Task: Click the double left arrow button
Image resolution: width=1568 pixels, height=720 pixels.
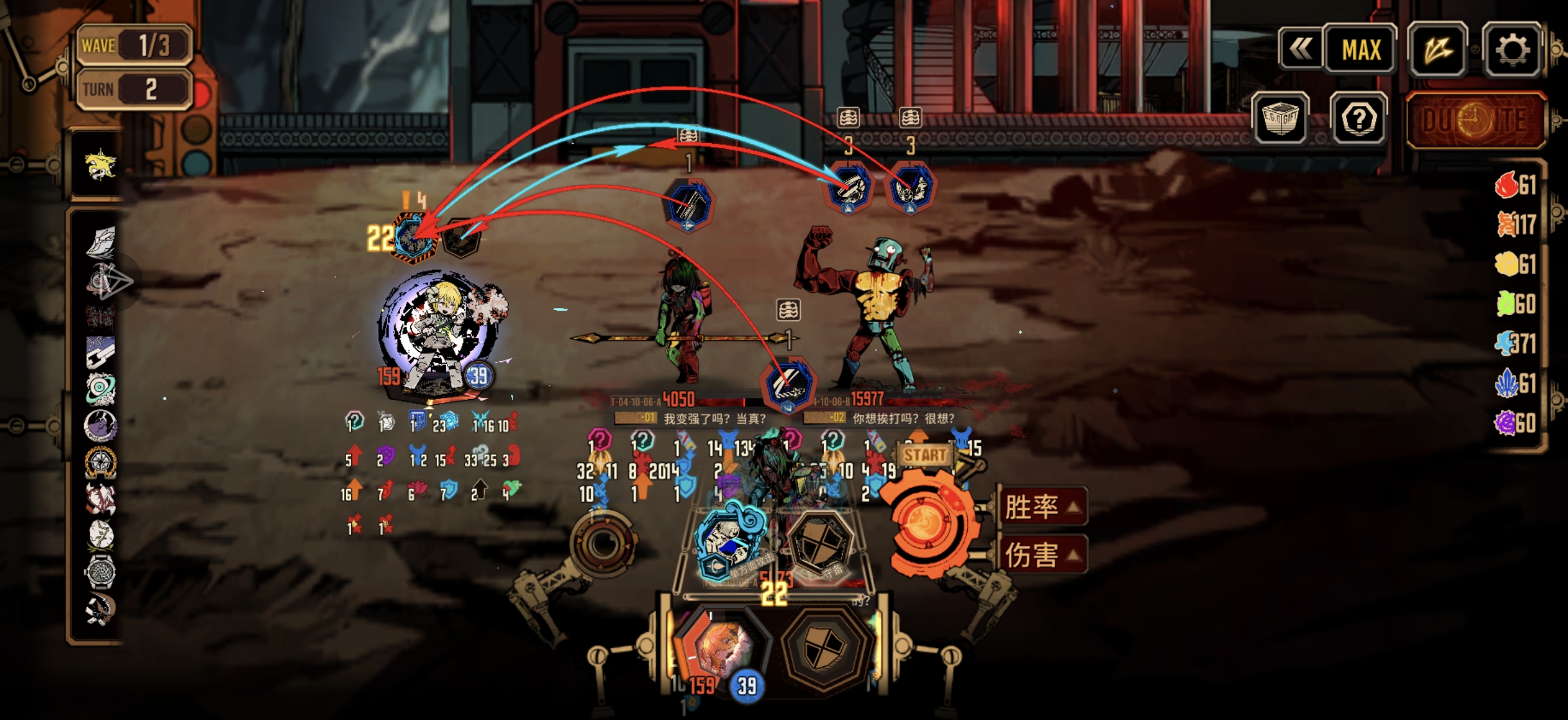Action: tap(1300, 49)
